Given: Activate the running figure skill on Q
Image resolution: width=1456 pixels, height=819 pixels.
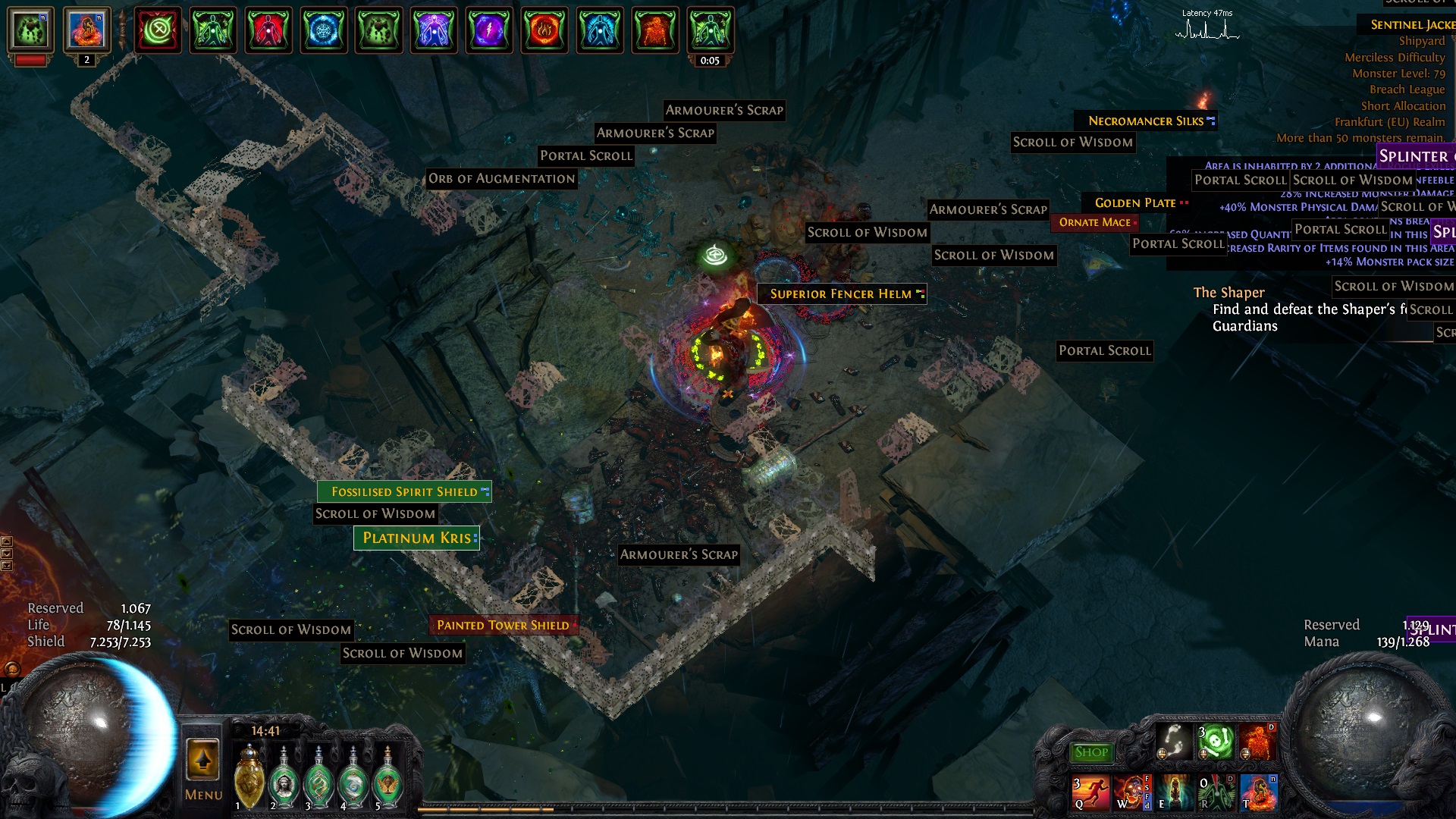Looking at the screenshot, I should point(1089,792).
